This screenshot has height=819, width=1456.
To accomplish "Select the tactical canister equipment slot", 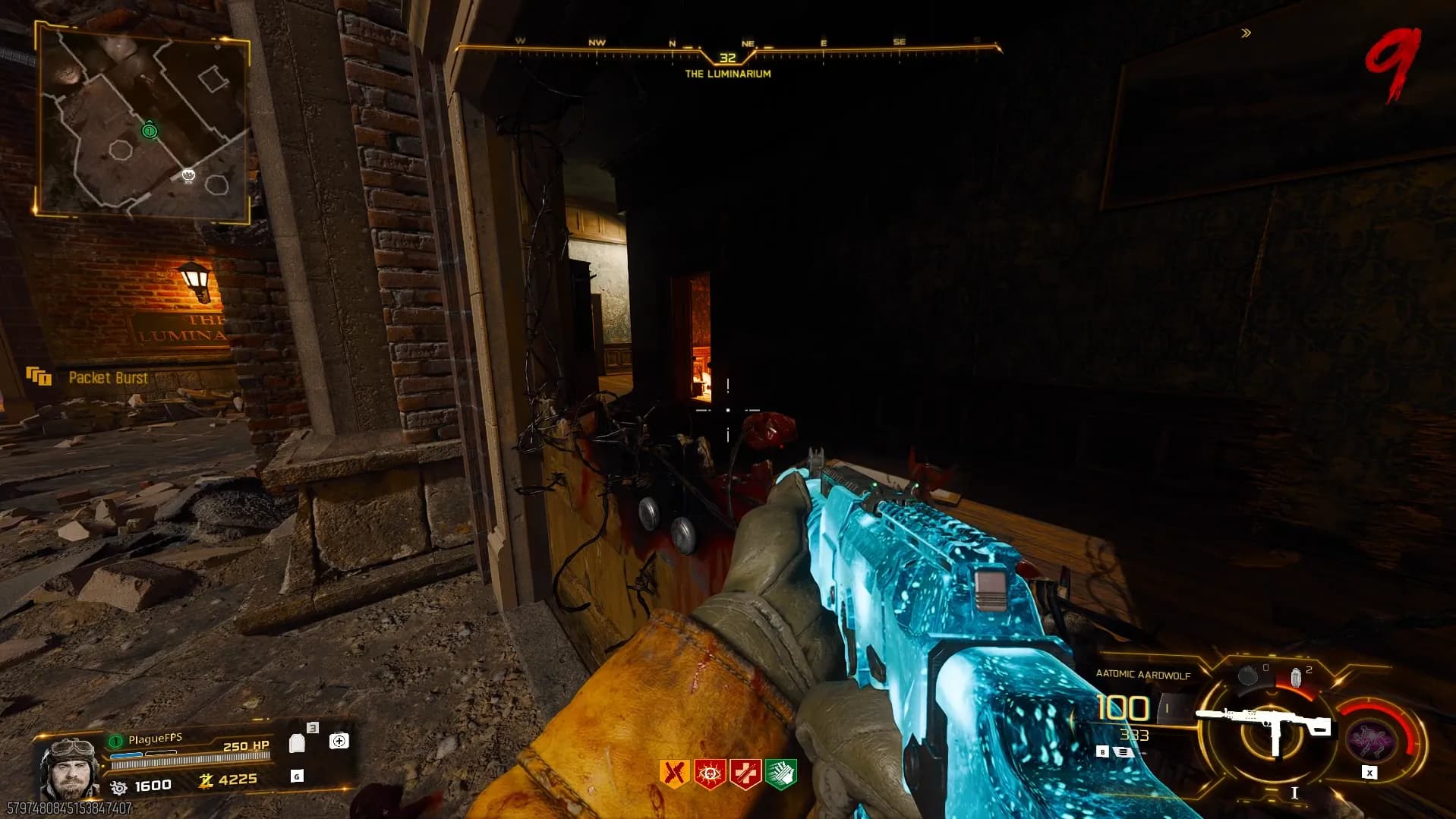I will tap(1247, 675).
